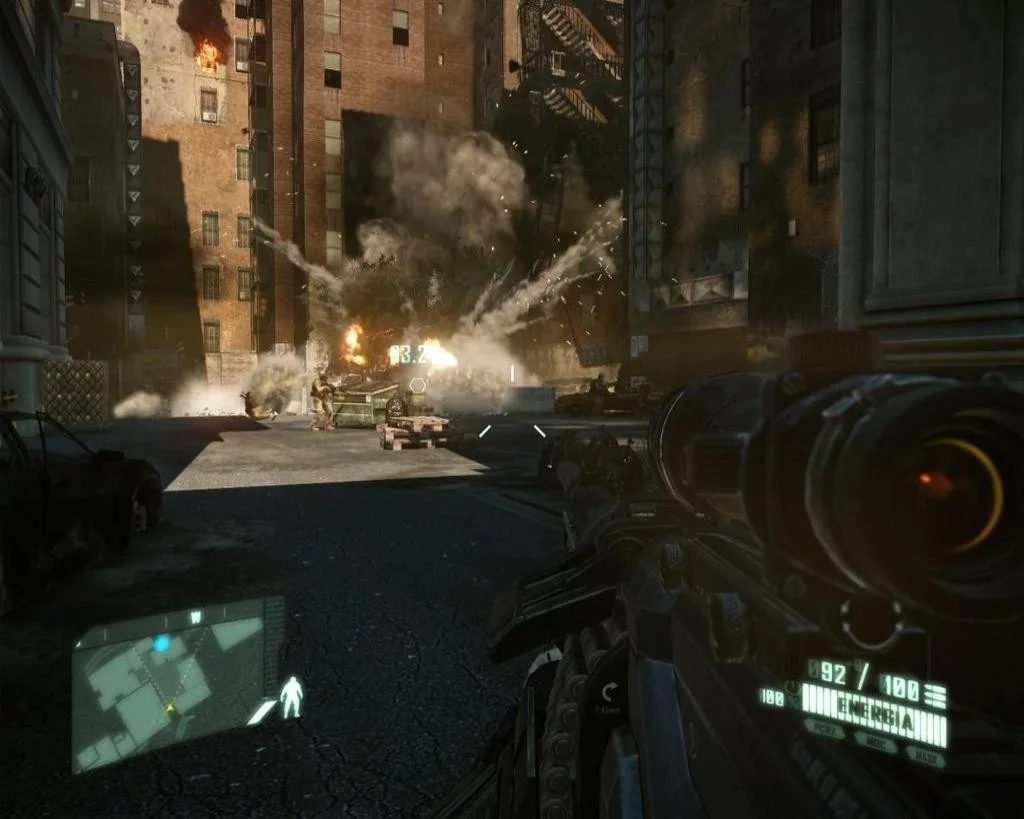The image size is (1024, 819).
Task: Click the yellow player arrow on the minimap
Action: click(x=170, y=708)
